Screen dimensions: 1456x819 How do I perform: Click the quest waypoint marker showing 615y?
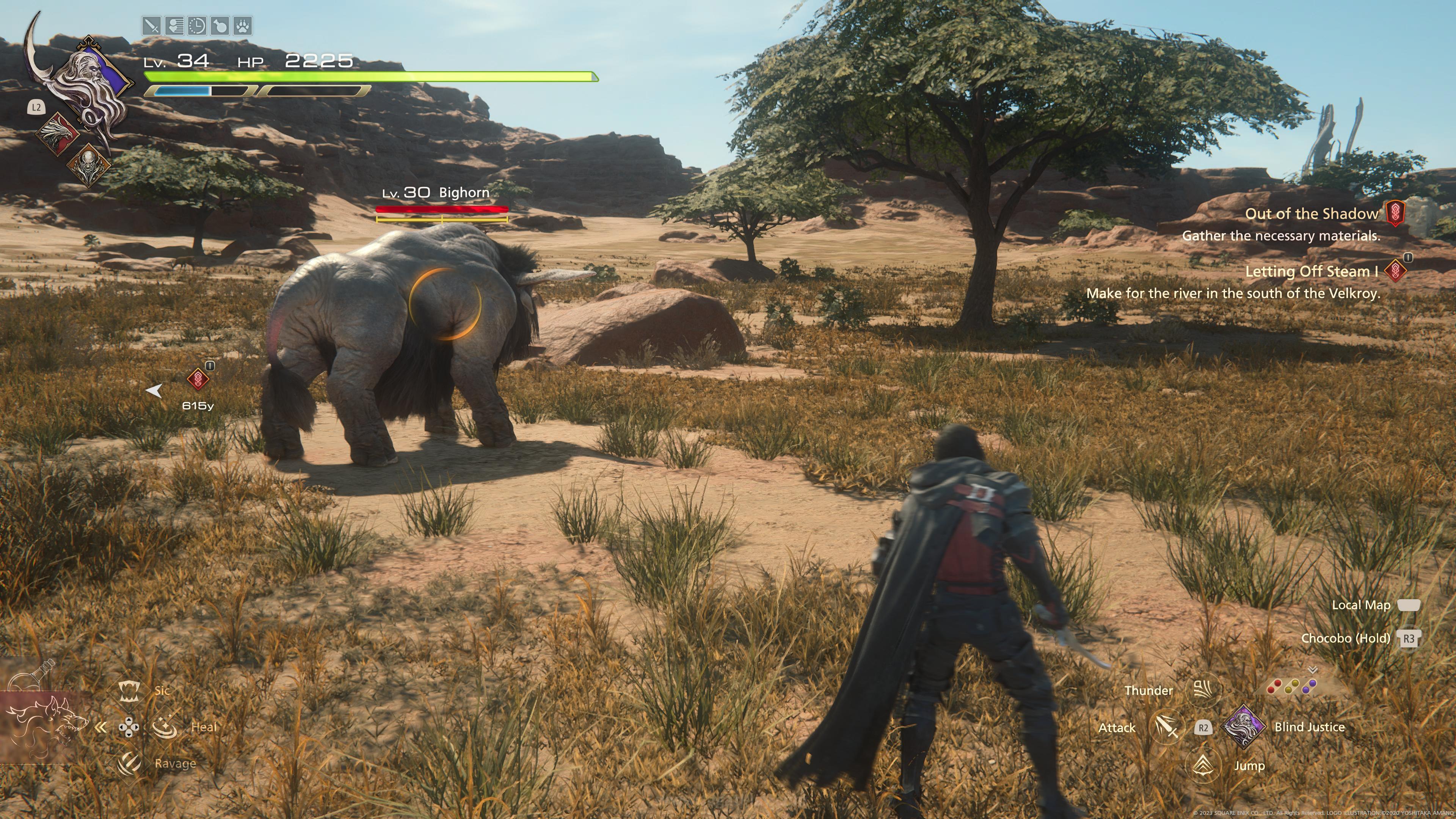click(x=198, y=380)
